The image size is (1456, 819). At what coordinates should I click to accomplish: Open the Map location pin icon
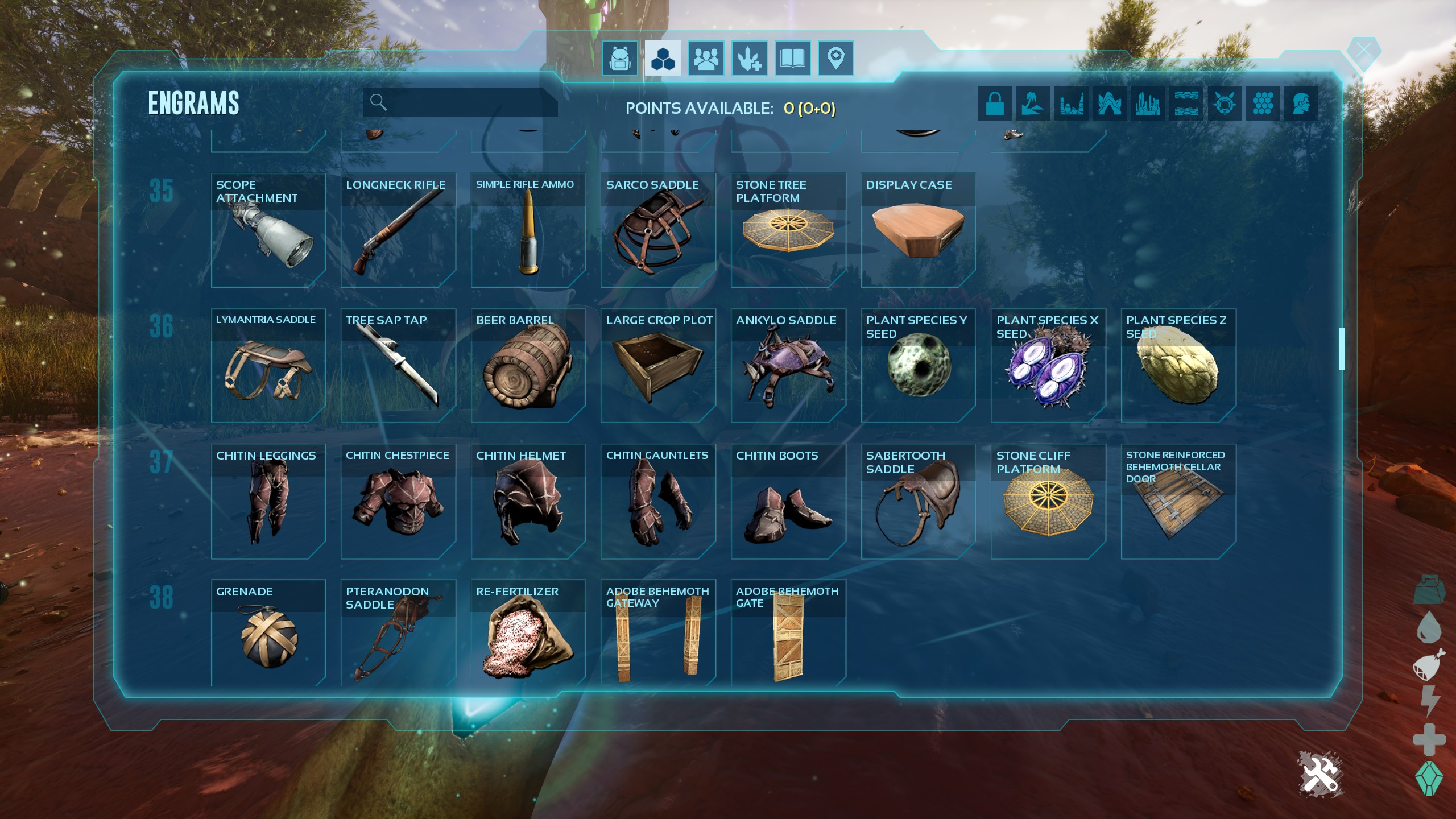coord(836,57)
